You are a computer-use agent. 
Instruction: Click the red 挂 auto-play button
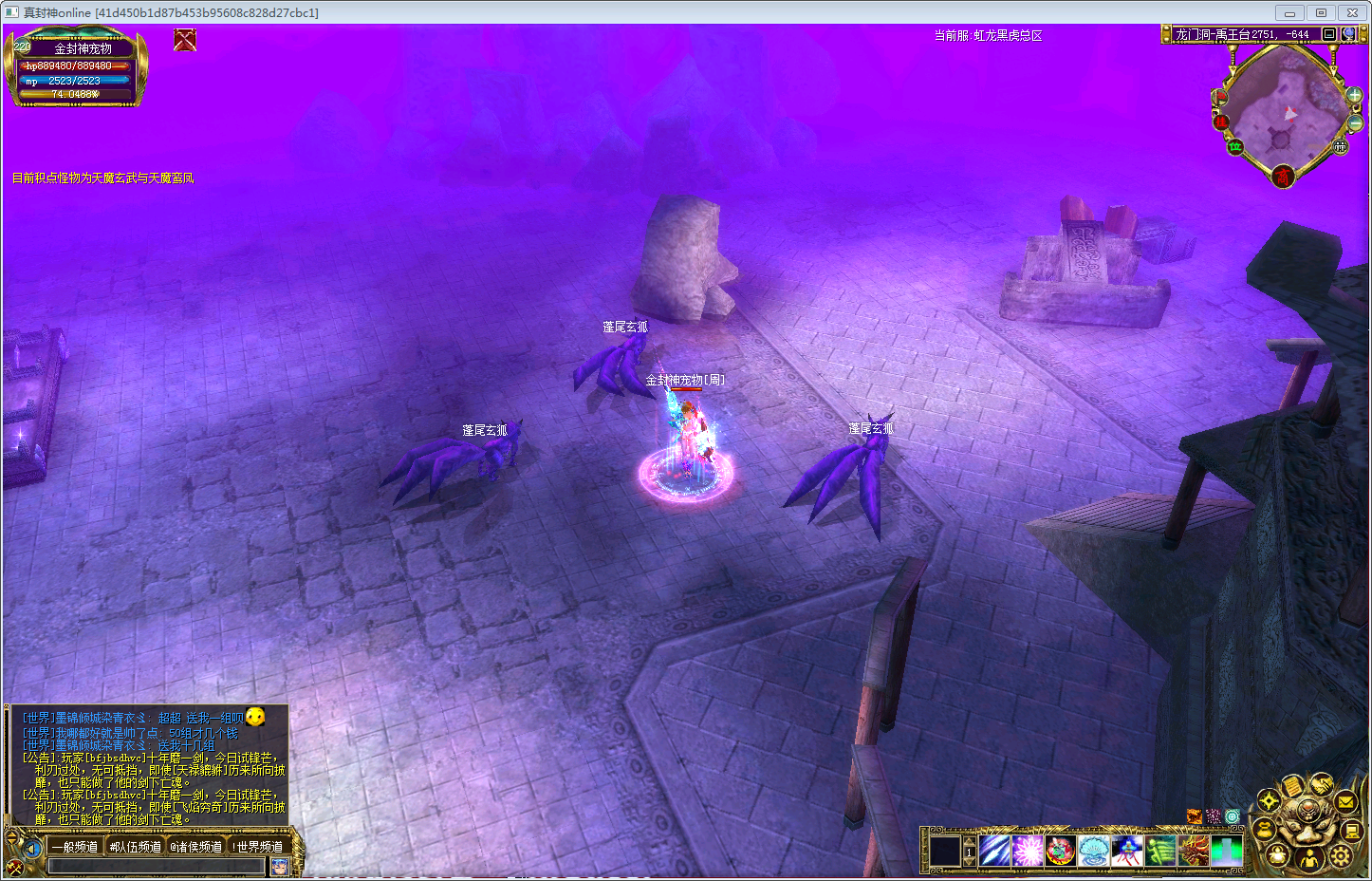click(1221, 122)
